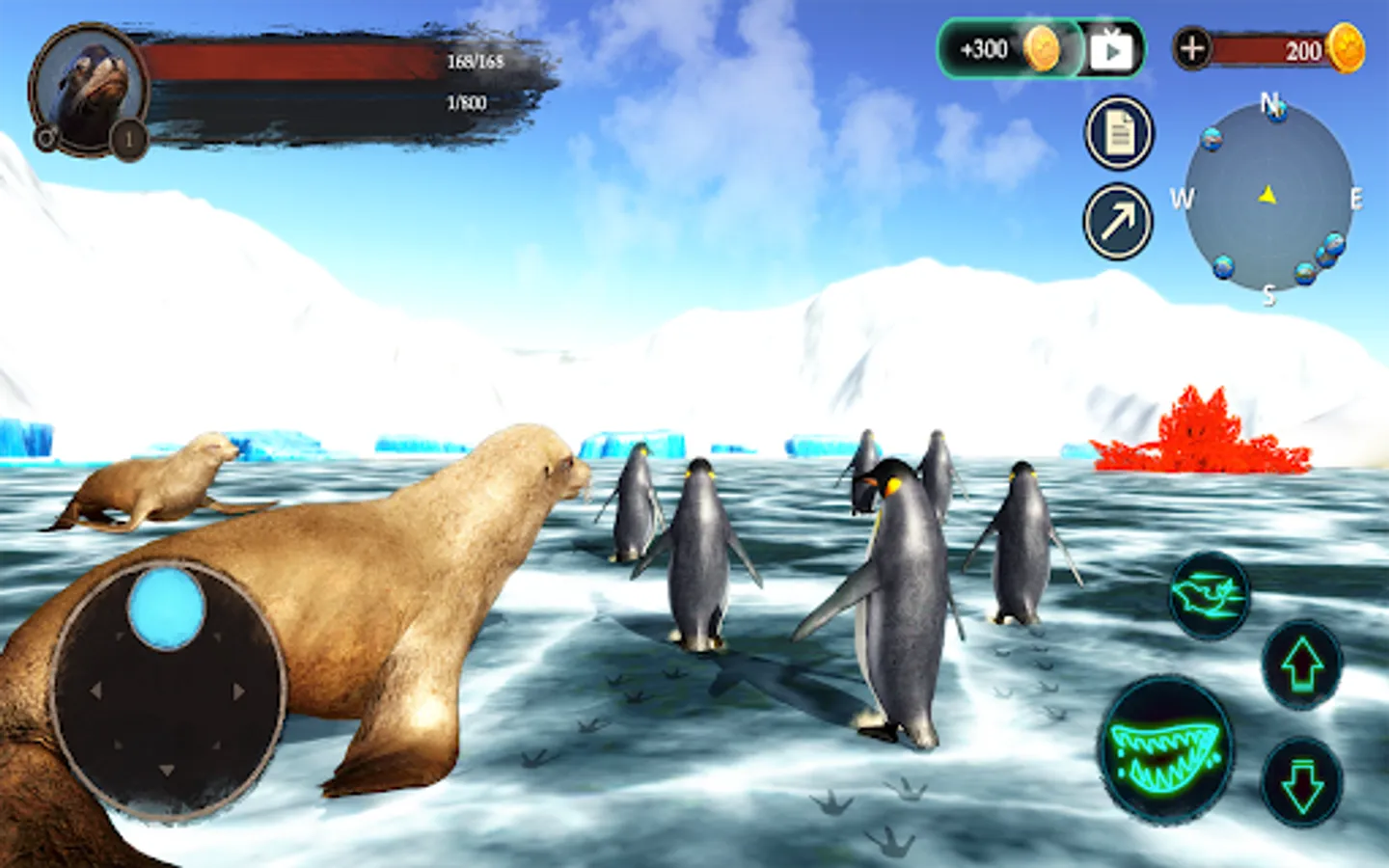Open the circular compass minimap

click(x=1267, y=197)
